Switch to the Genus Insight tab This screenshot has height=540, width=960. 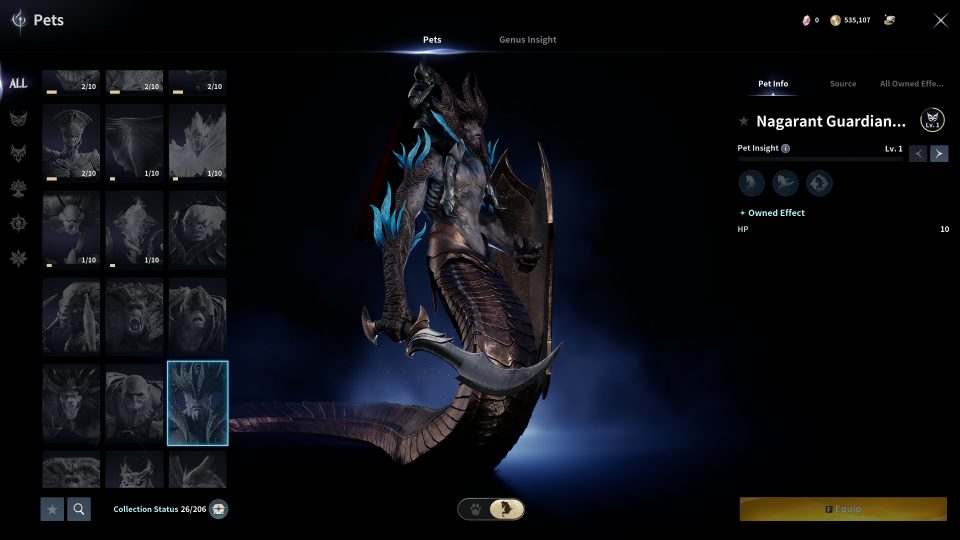[527, 40]
